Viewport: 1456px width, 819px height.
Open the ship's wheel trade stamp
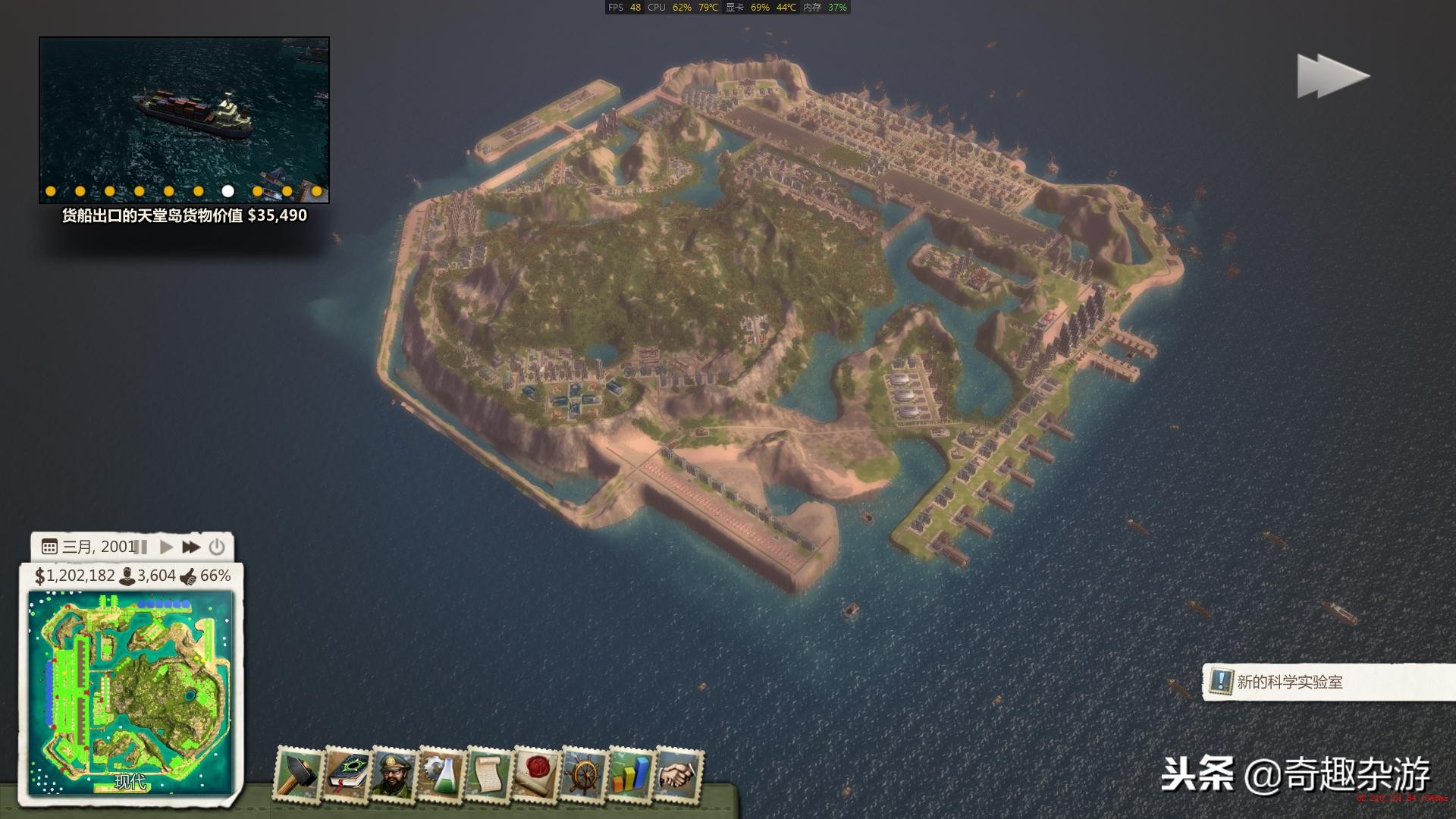coord(583,775)
